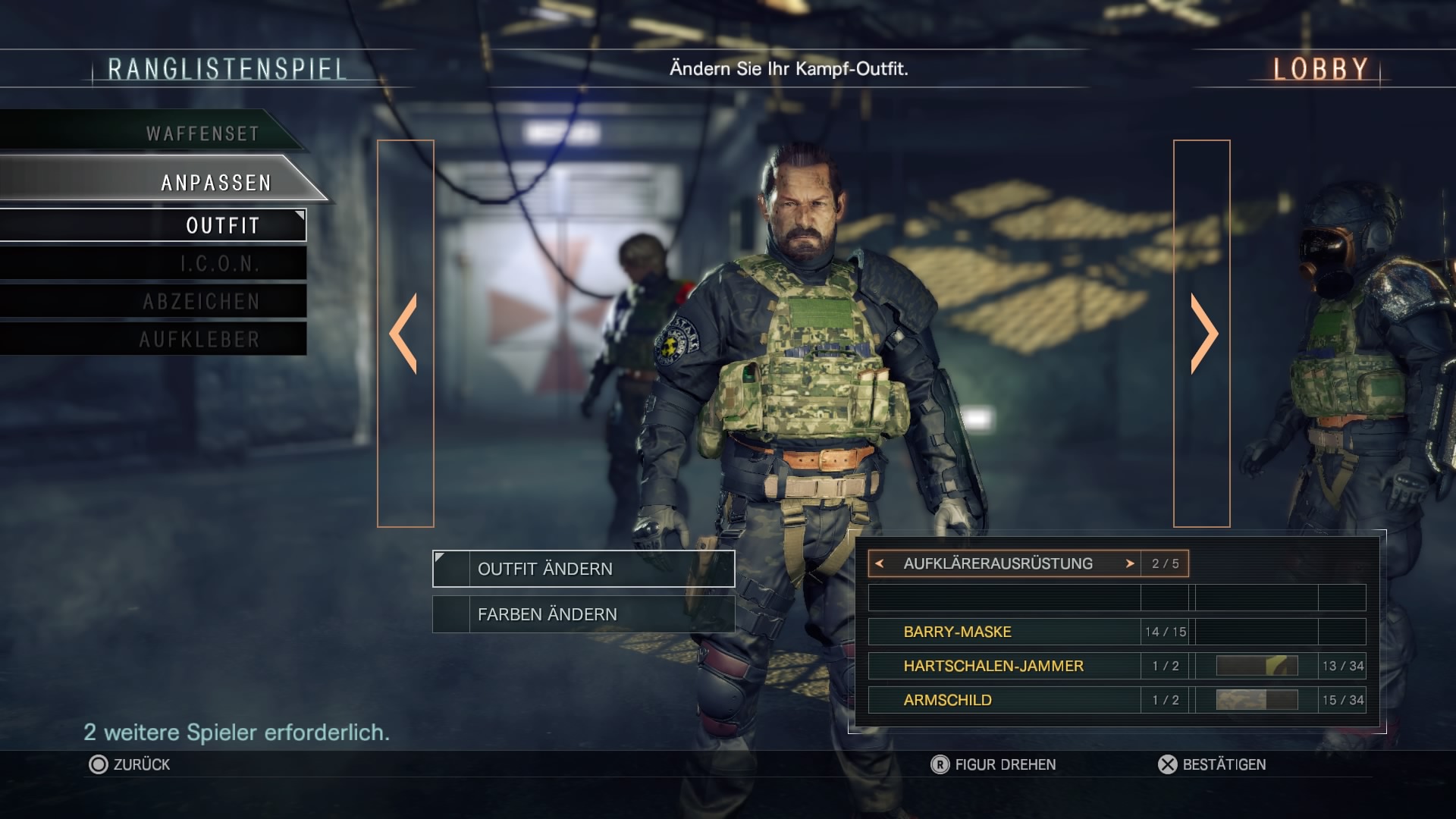The height and width of the screenshot is (819, 1456).
Task: Select the HARTSCHALEN-JAMMER equipment entry
Action: pyautogui.click(x=993, y=666)
